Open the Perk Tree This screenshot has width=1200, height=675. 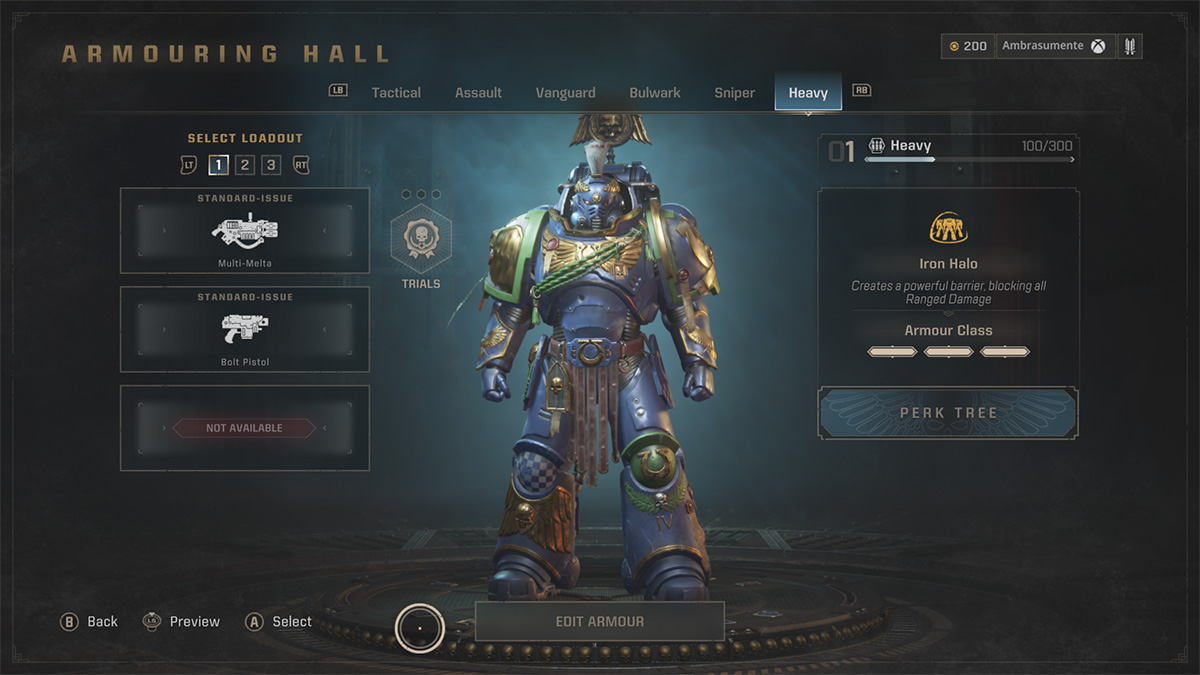[948, 413]
